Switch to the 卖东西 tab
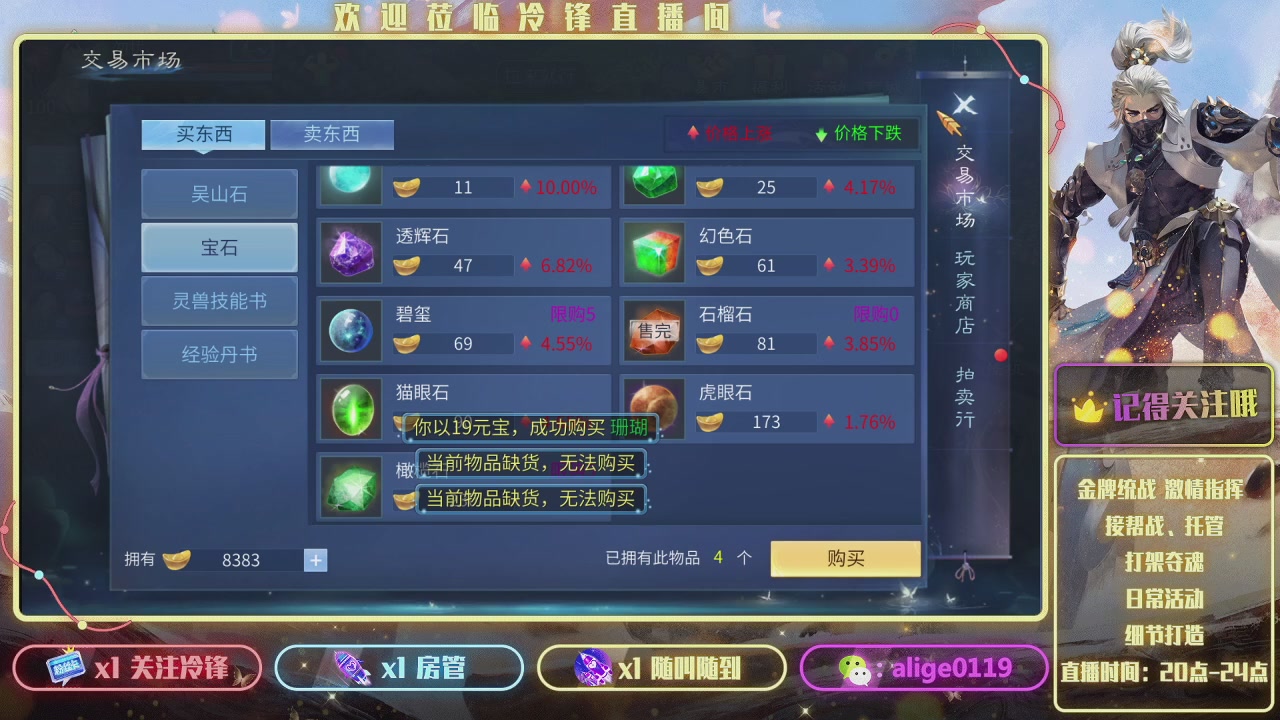The image size is (1280, 720). (x=332, y=134)
